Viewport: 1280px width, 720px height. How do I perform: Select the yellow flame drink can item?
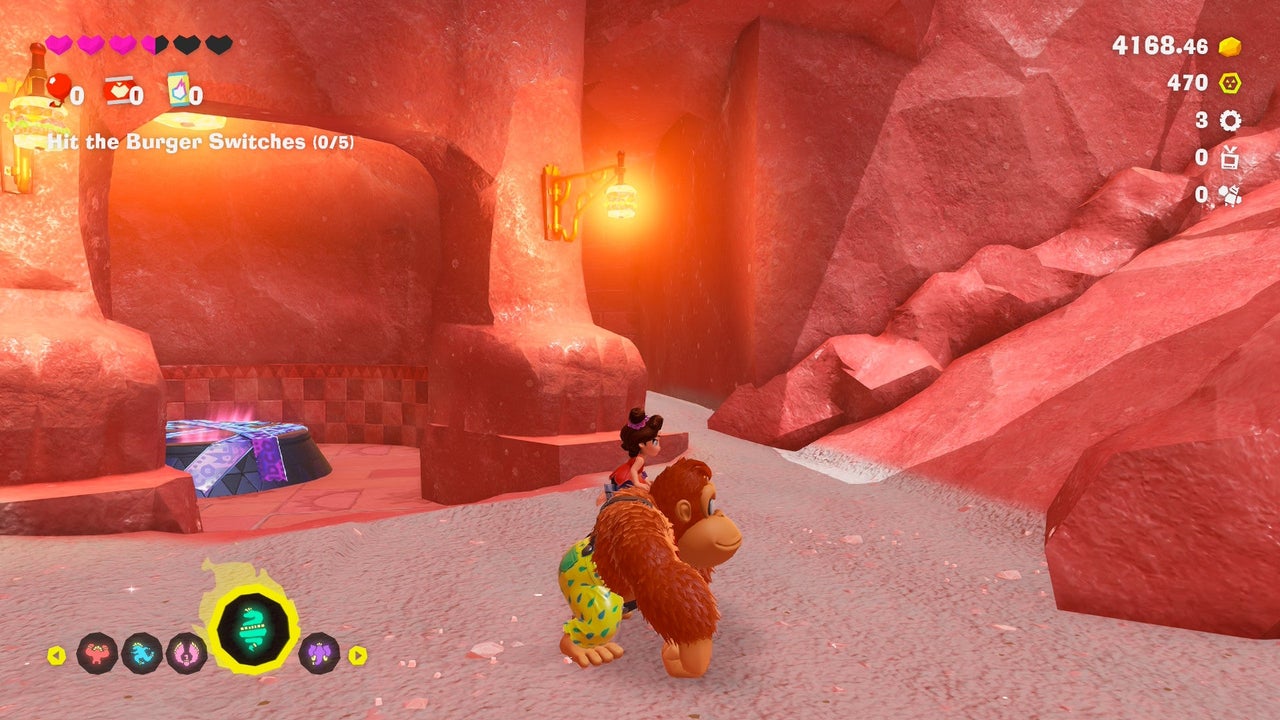[178, 89]
